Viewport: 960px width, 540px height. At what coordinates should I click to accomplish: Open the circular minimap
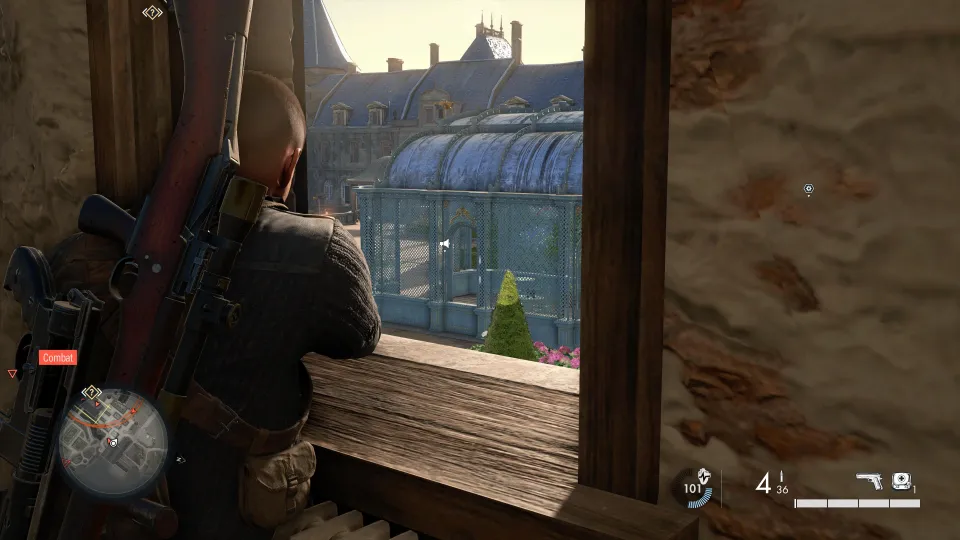(112, 443)
